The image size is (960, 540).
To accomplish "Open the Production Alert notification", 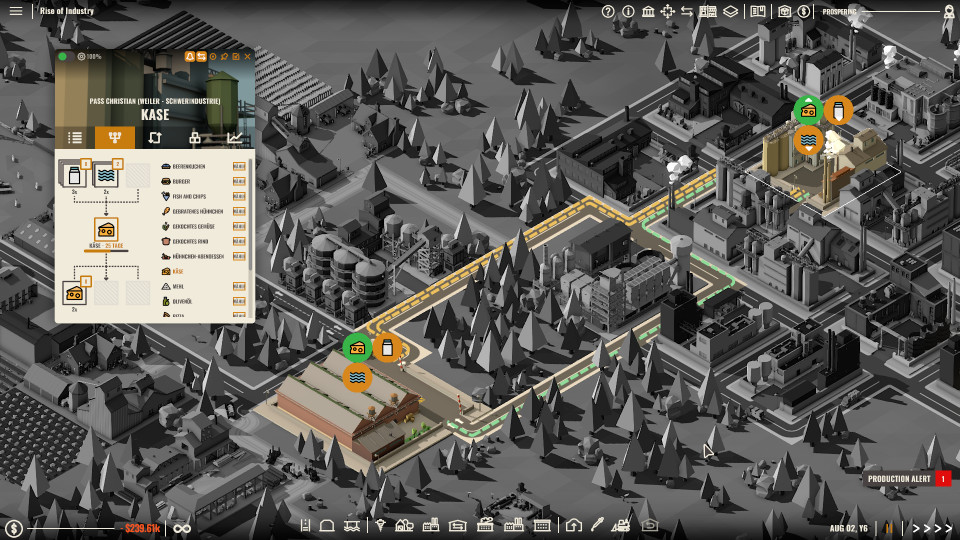I will [900, 479].
